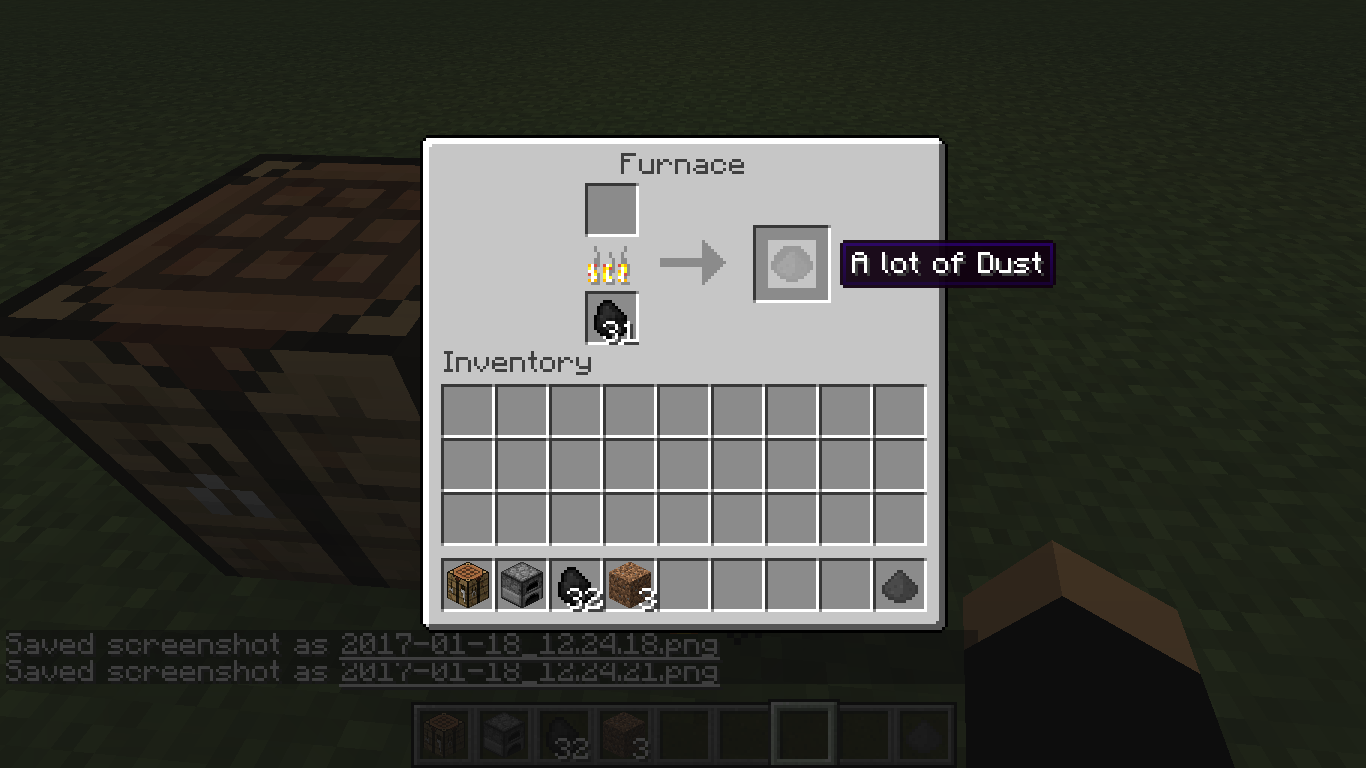Click the smelting progress arrow
The width and height of the screenshot is (1366, 768).
tap(693, 263)
